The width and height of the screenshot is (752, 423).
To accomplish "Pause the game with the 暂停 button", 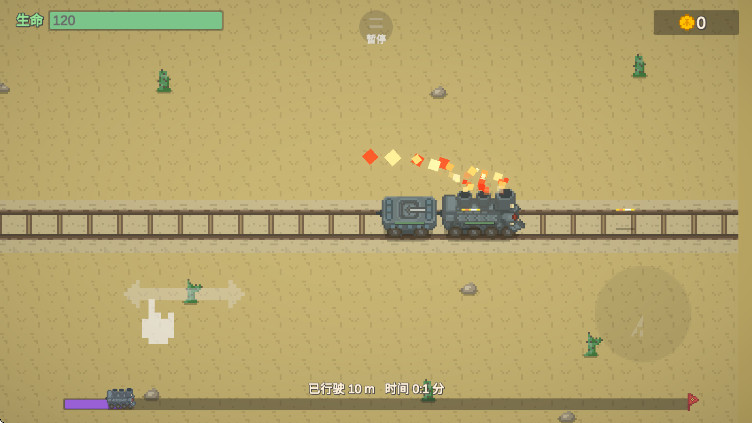I will click(376, 27).
